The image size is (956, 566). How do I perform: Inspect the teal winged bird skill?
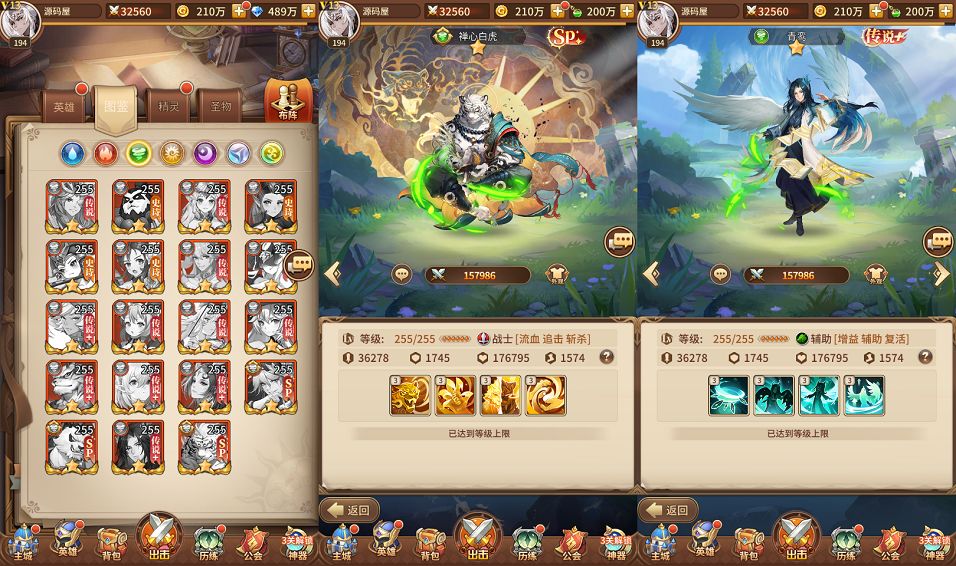864,396
